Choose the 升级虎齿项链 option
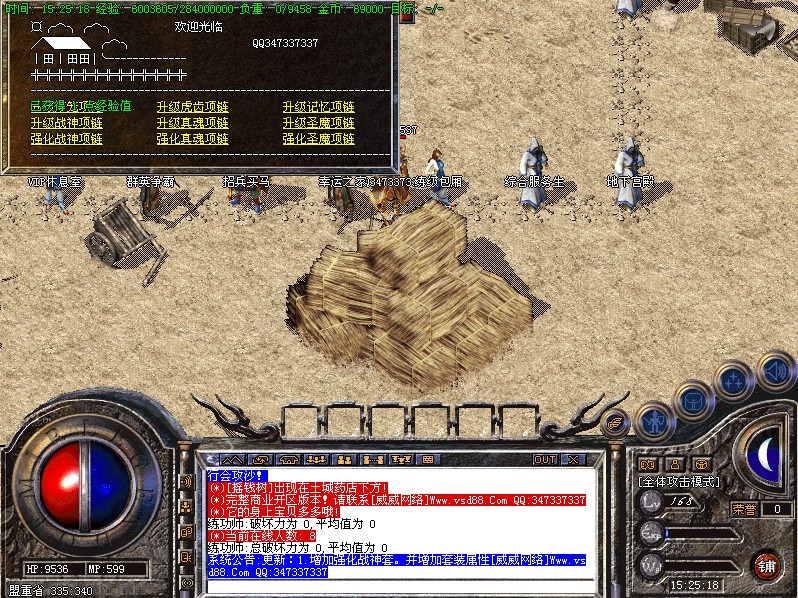The height and width of the screenshot is (598, 798). coord(192,107)
